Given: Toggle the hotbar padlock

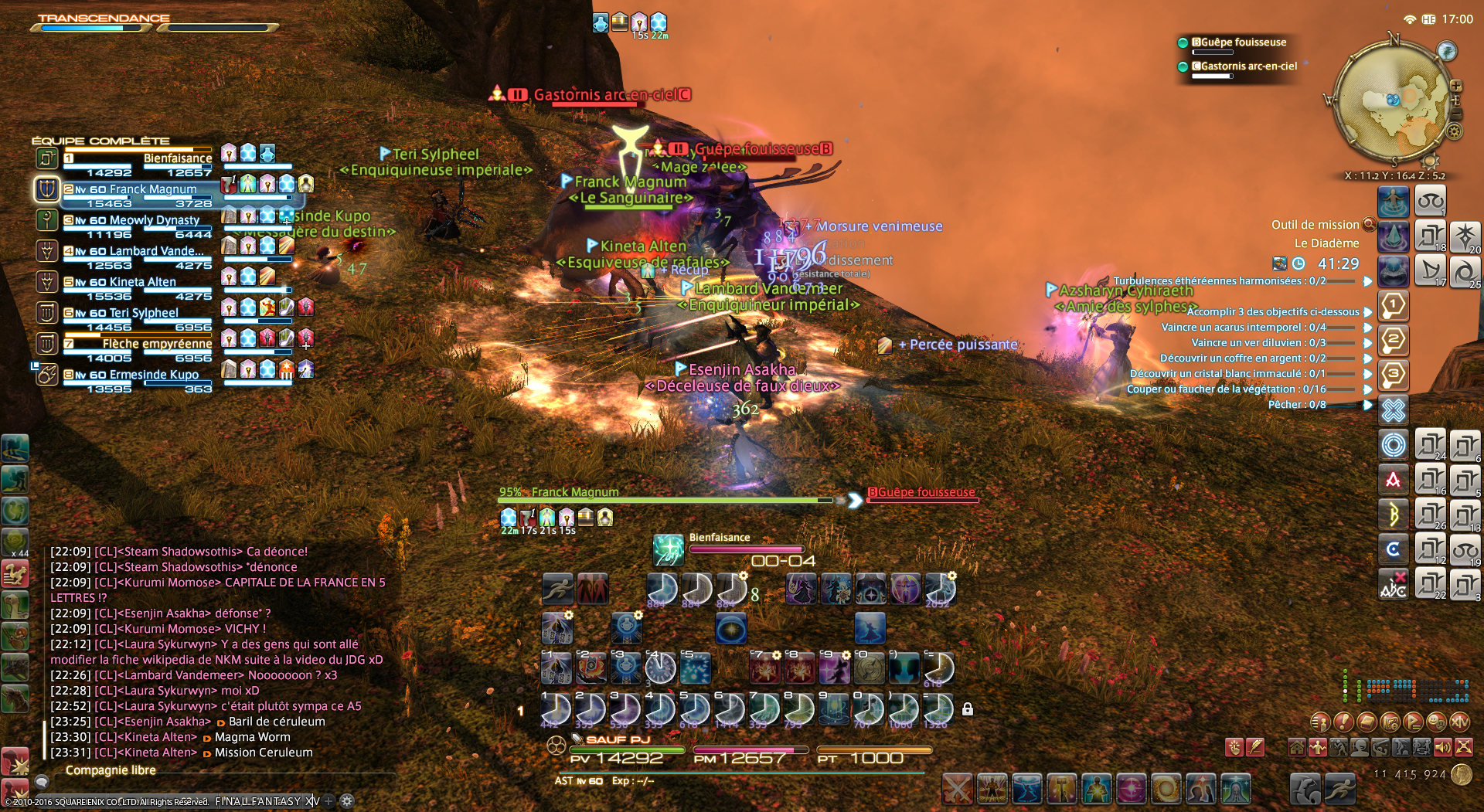Looking at the screenshot, I should tap(967, 708).
